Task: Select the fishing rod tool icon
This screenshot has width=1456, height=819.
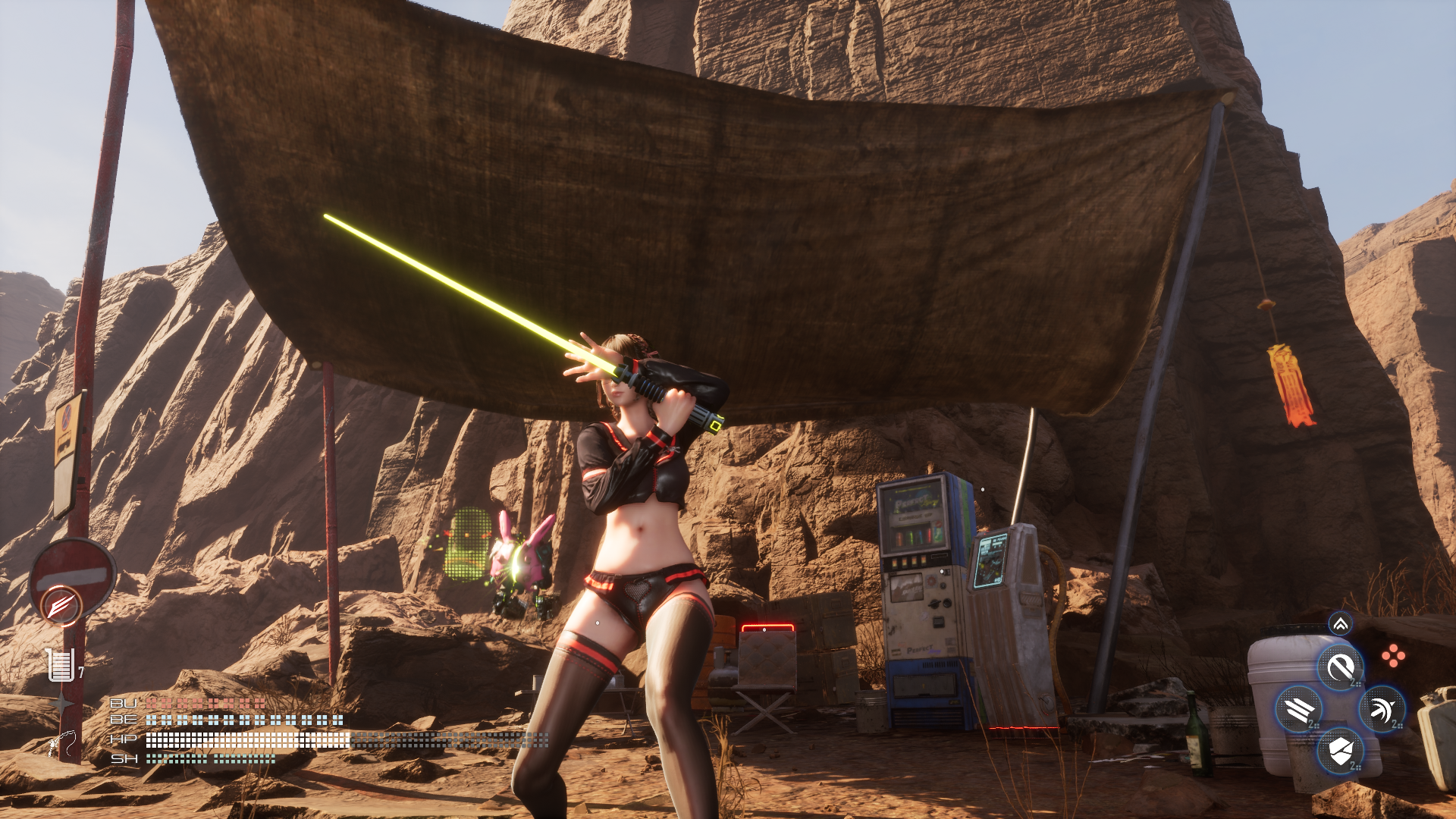Action: click(x=62, y=744)
